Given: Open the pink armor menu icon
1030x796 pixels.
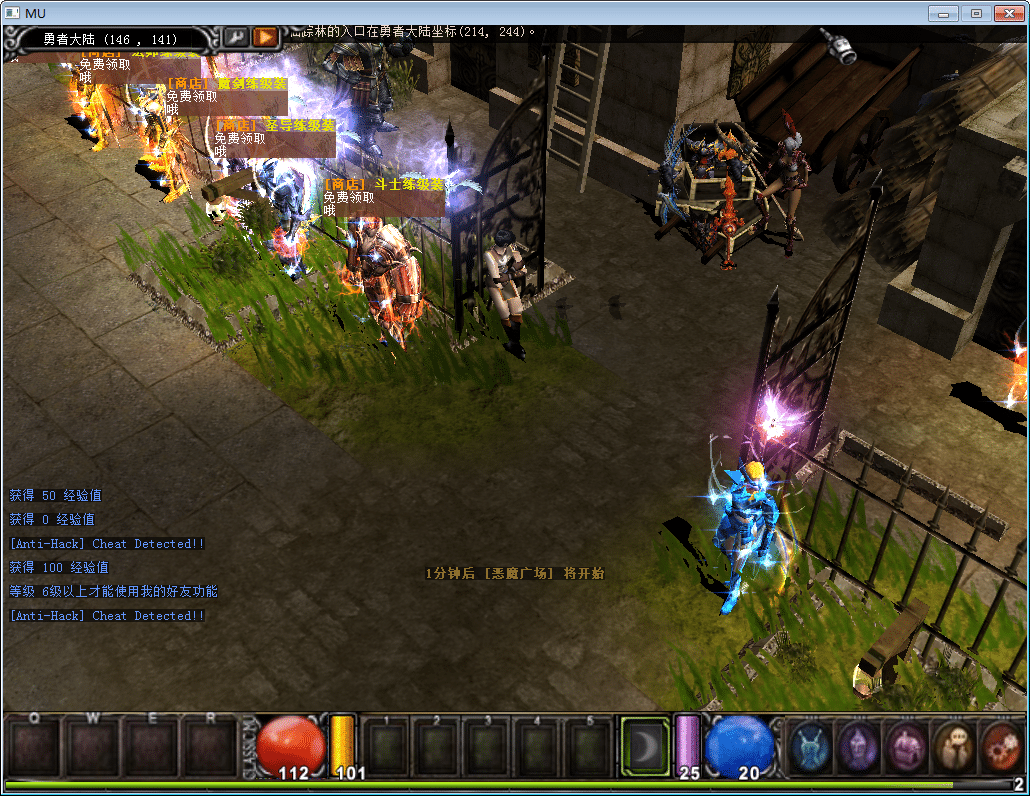Looking at the screenshot, I should pos(906,746).
